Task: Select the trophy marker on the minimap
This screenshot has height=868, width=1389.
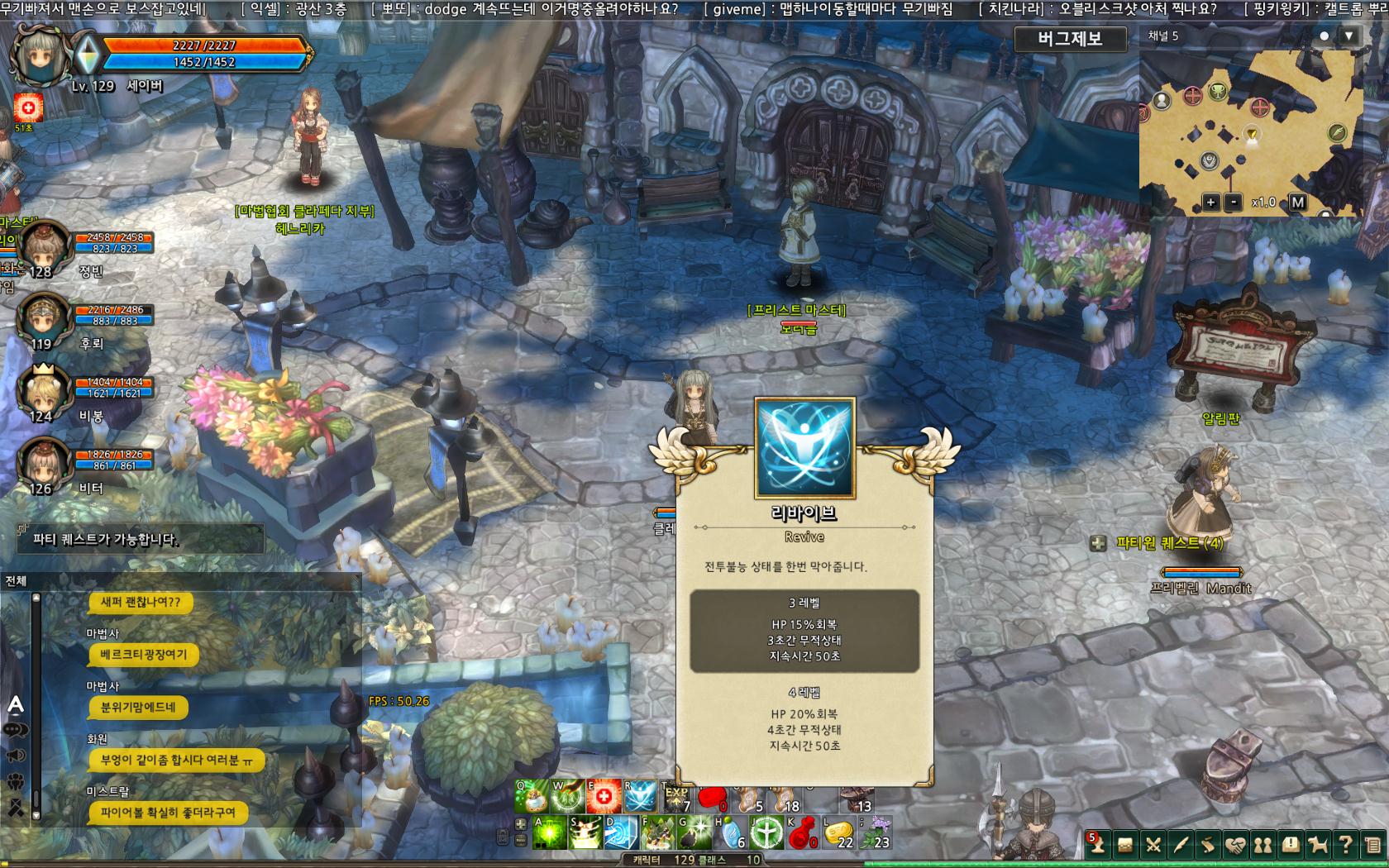Action: 1218,92
